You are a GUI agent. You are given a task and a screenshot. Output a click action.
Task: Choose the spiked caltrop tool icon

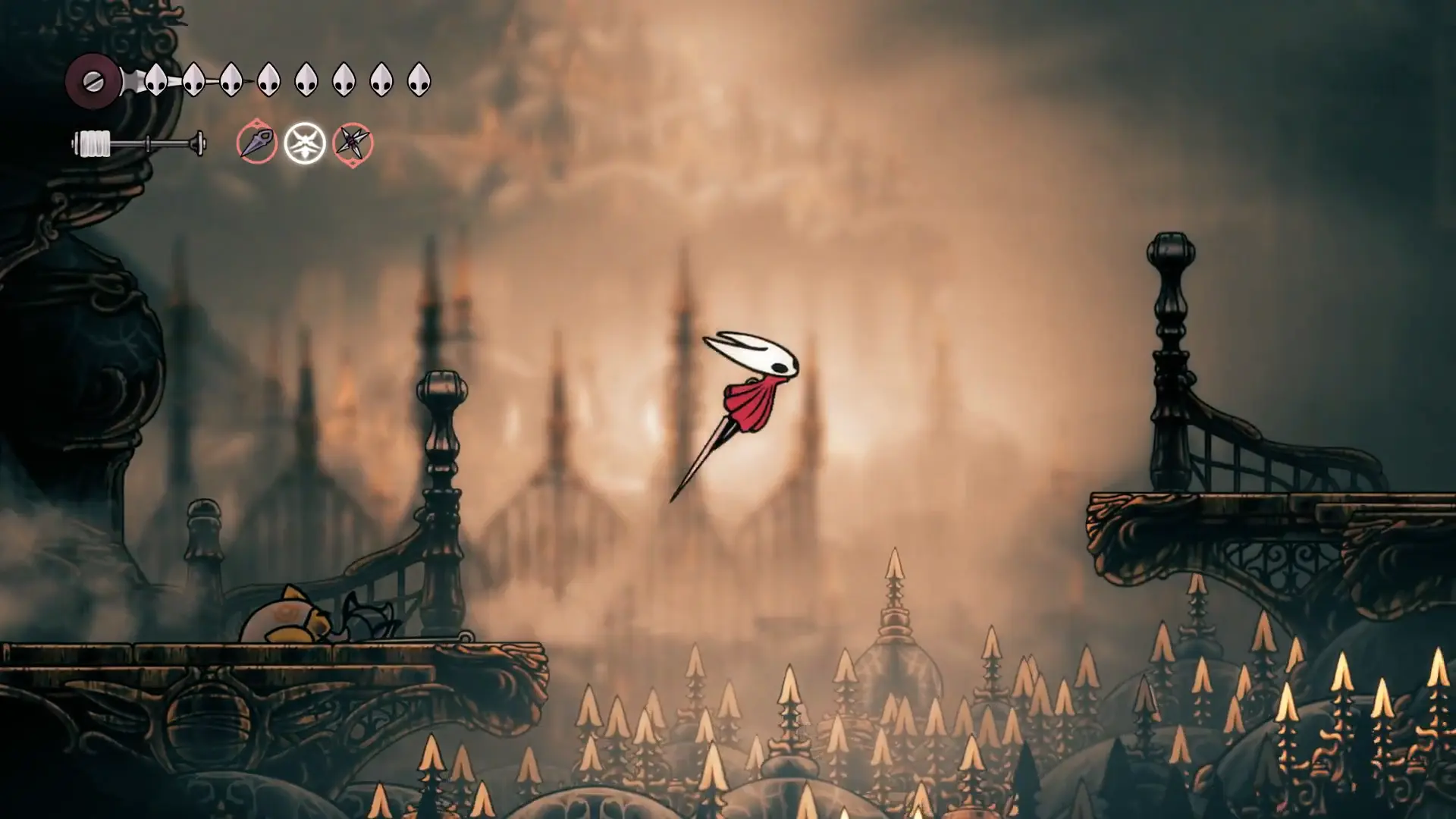coord(353,143)
